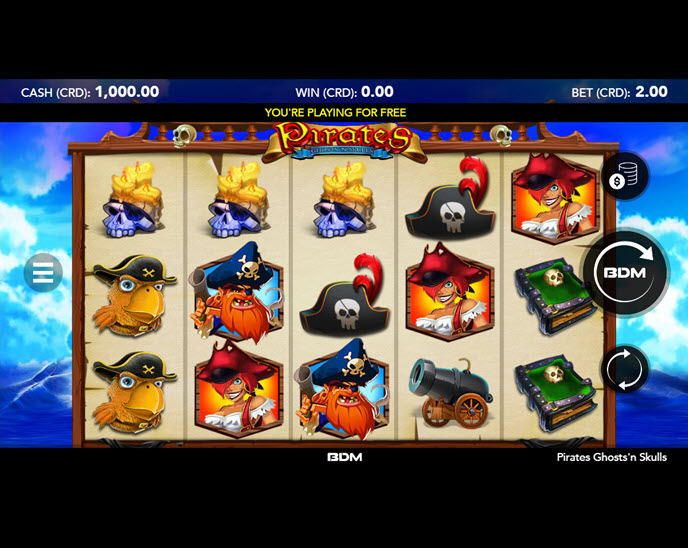Spin the reels with the BDM button
Screen dimensions: 688x548
pos(626,272)
